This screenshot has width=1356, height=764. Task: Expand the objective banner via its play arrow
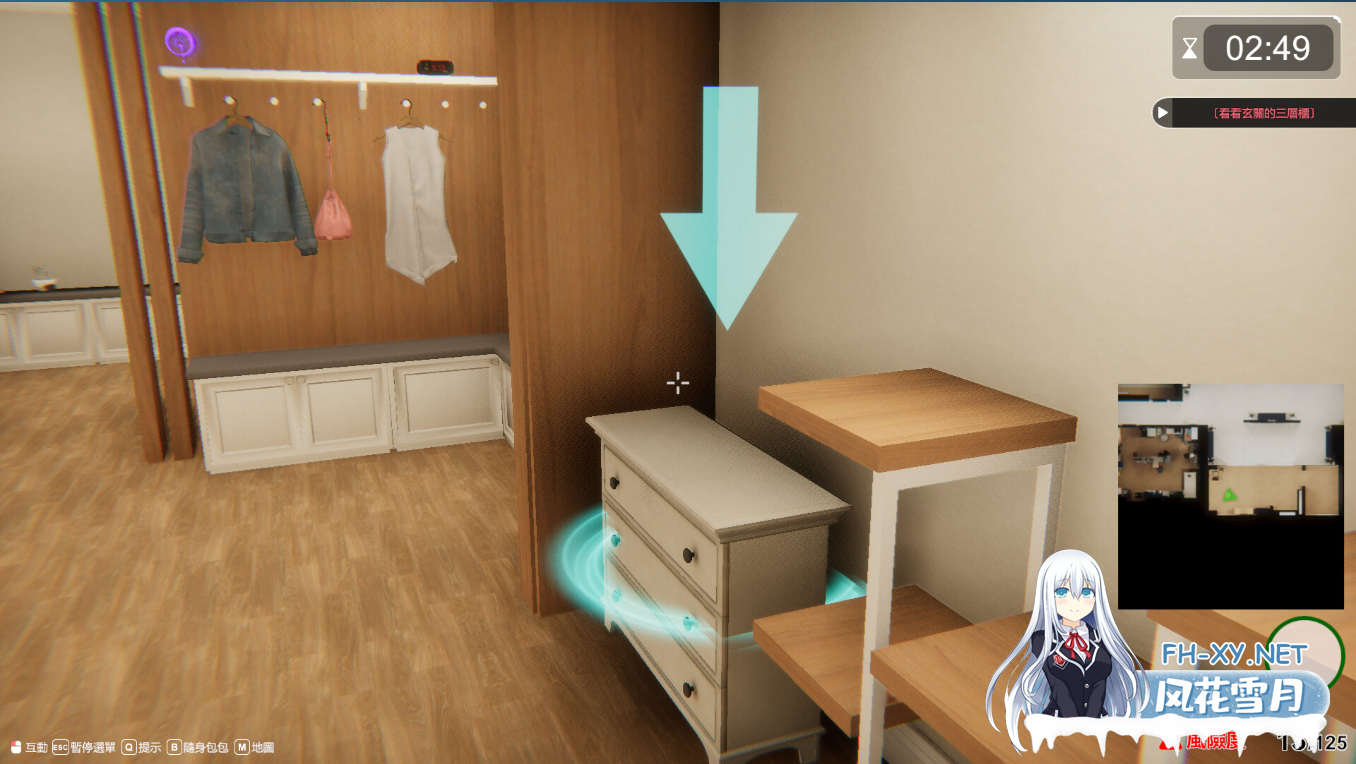tap(1161, 112)
